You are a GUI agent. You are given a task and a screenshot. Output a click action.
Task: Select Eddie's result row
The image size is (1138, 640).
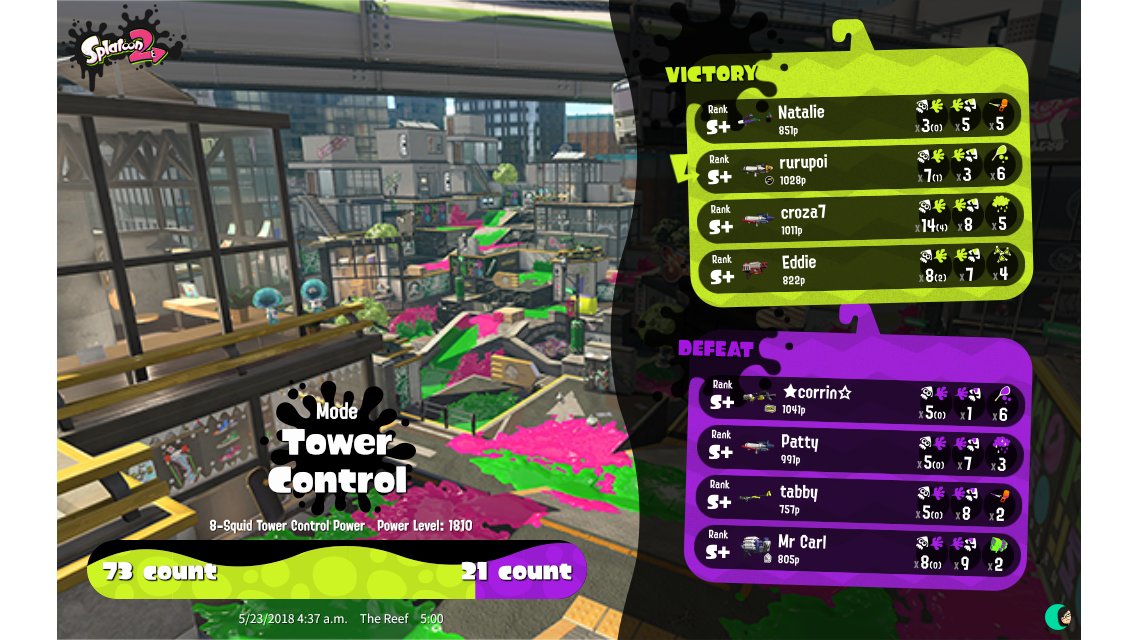pyautogui.click(x=858, y=268)
